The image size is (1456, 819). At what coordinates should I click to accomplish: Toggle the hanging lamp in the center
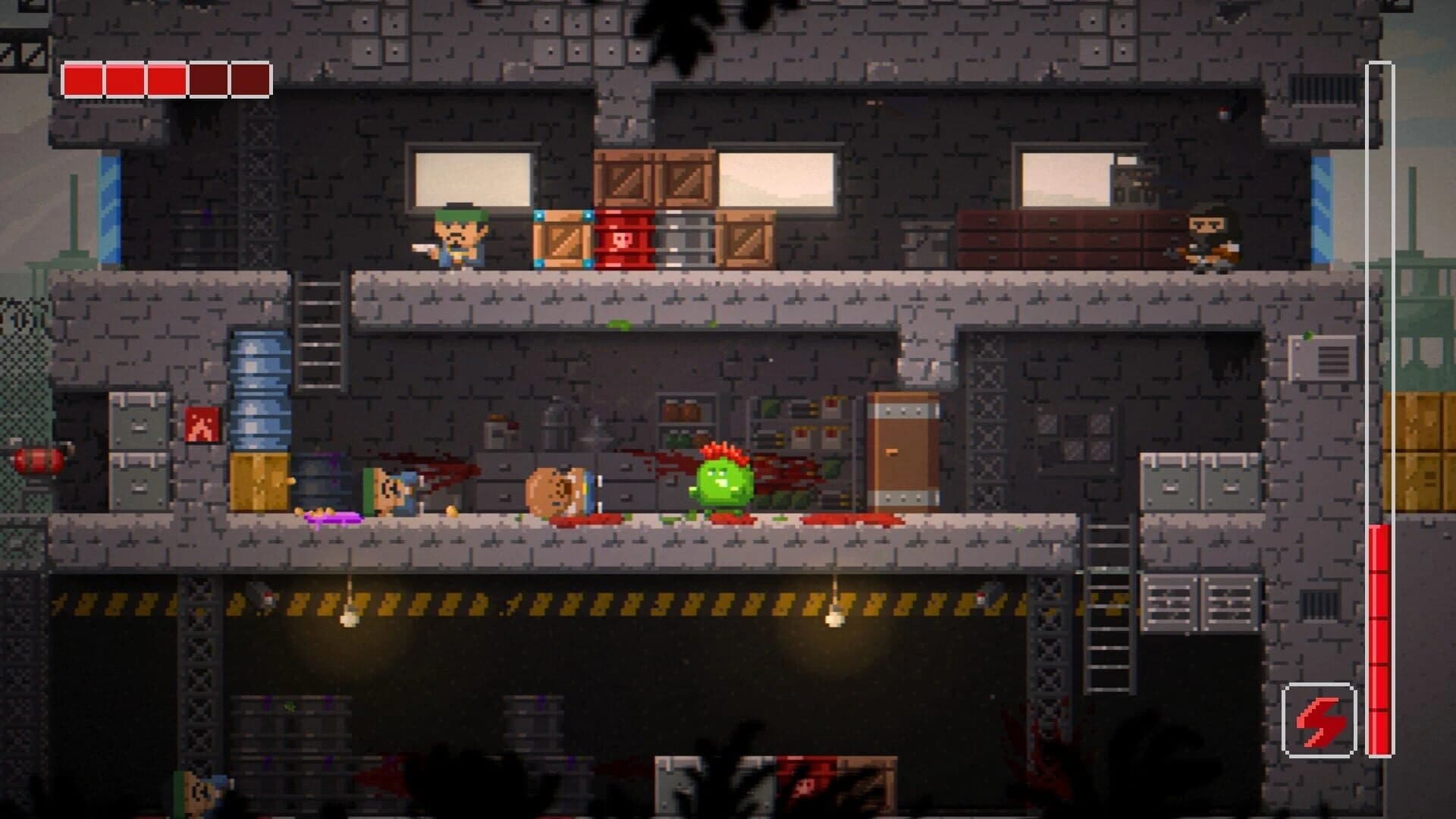coord(834,620)
